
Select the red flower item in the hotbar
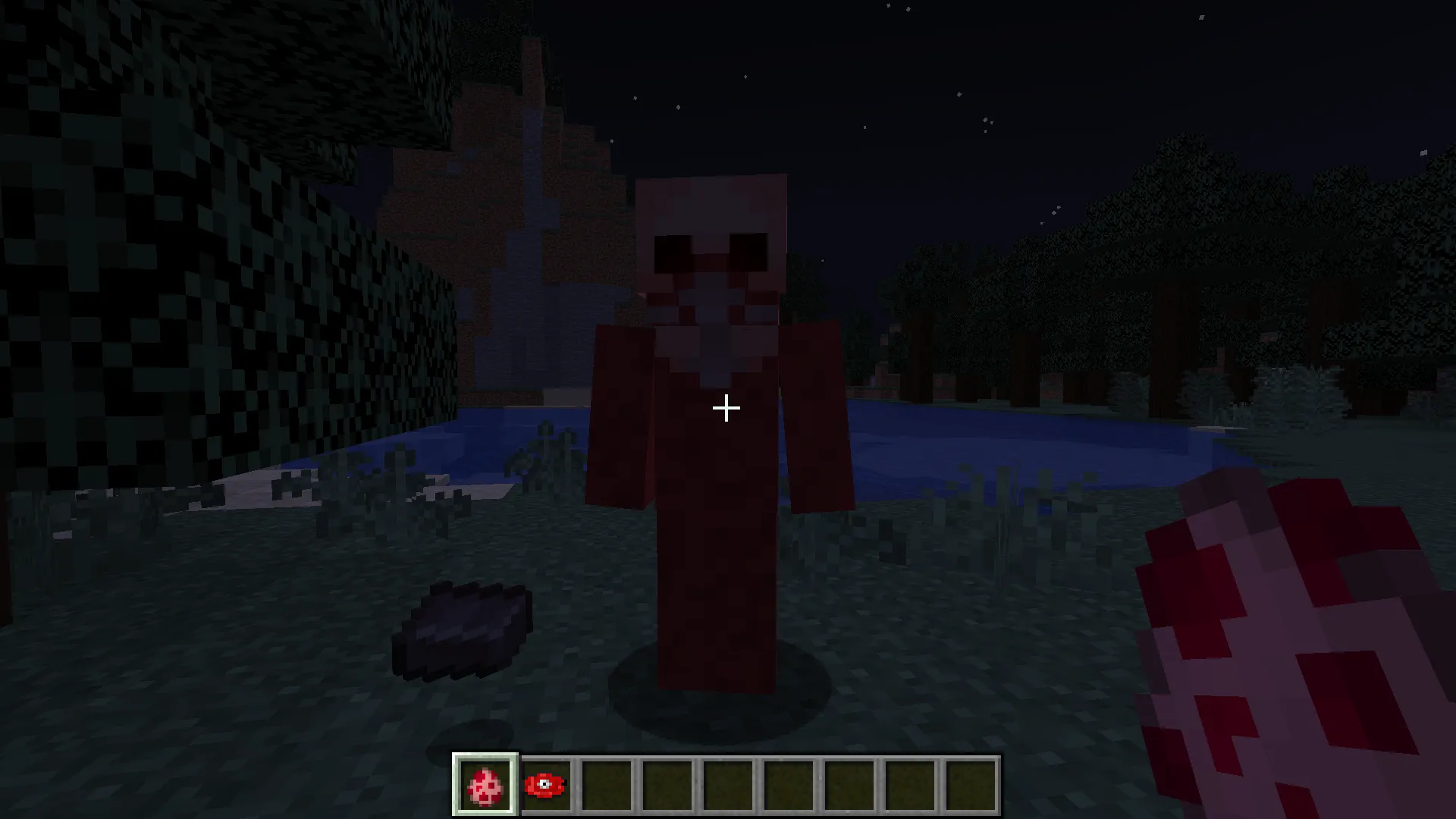tap(547, 784)
